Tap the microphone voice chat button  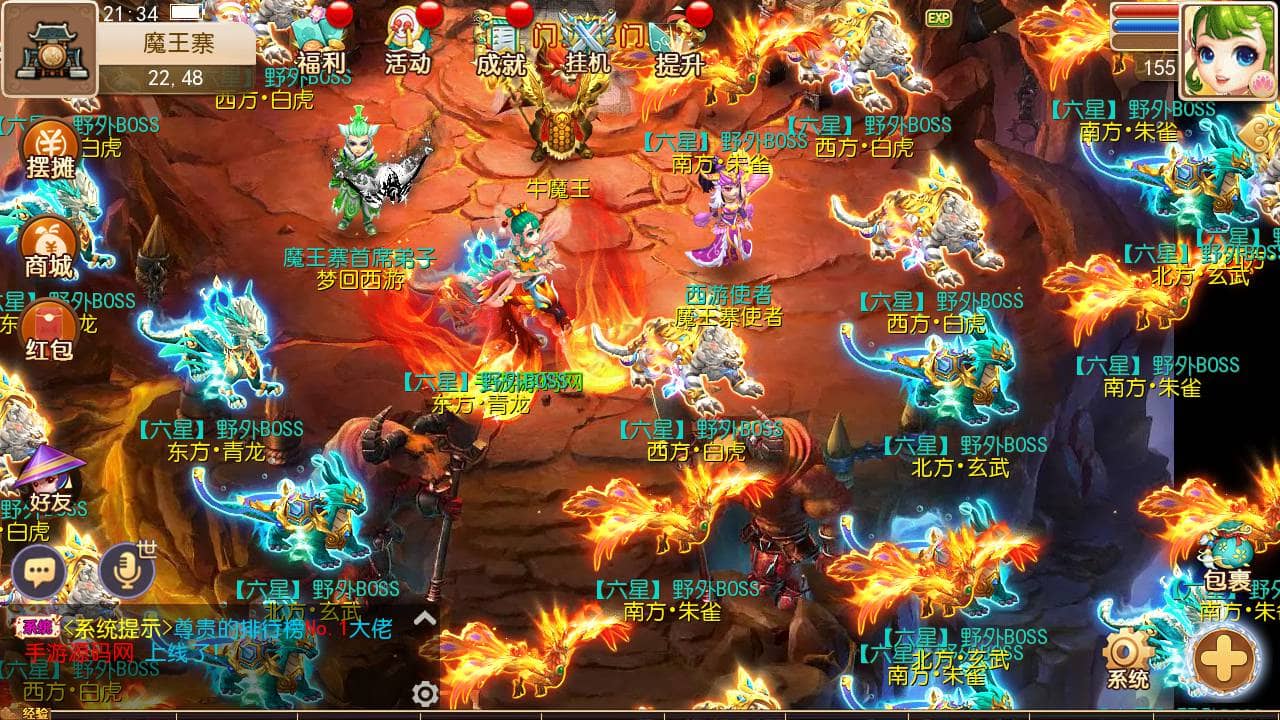tap(126, 570)
